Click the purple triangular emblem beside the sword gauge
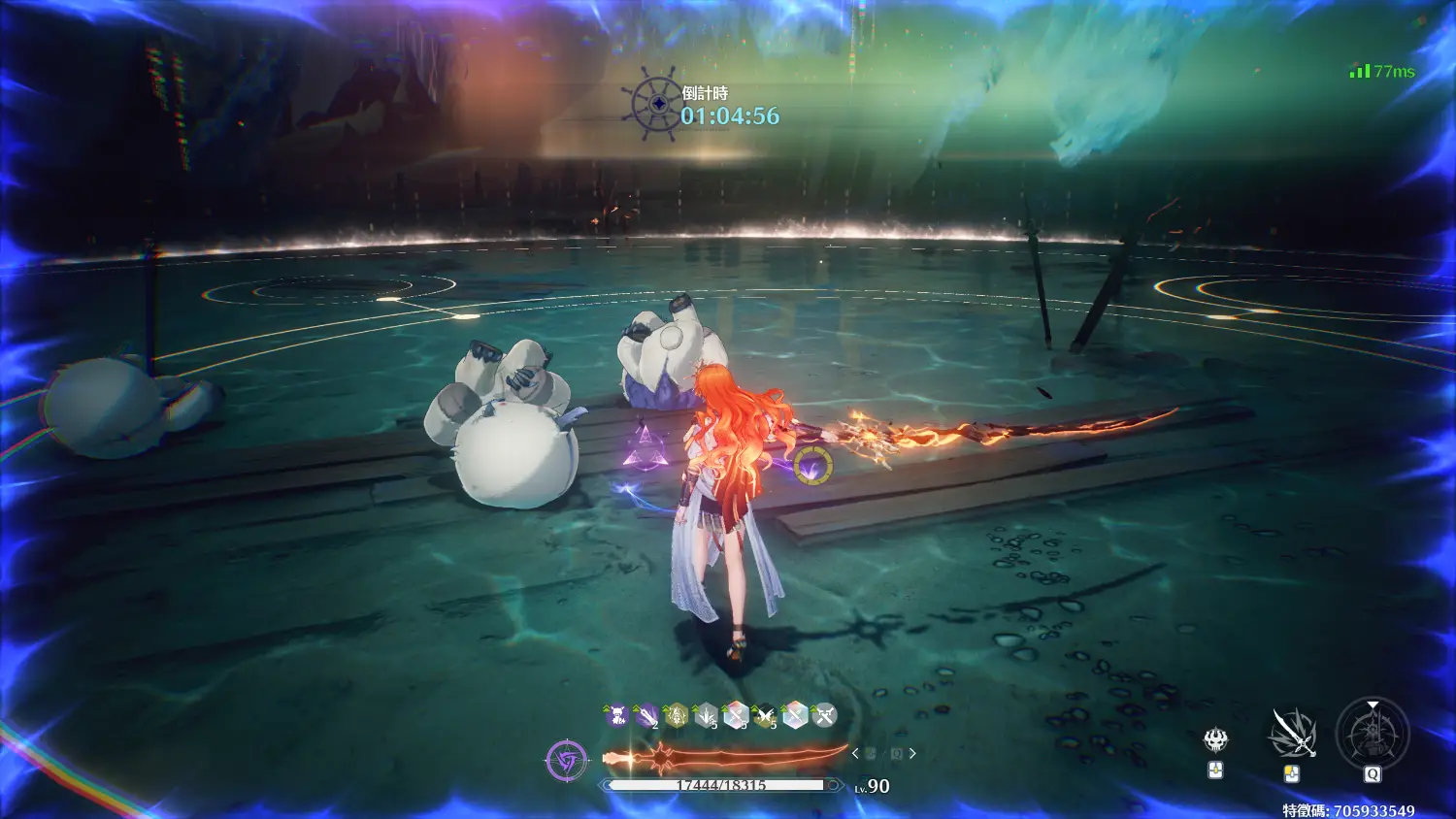1456x819 pixels. pyautogui.click(x=566, y=760)
